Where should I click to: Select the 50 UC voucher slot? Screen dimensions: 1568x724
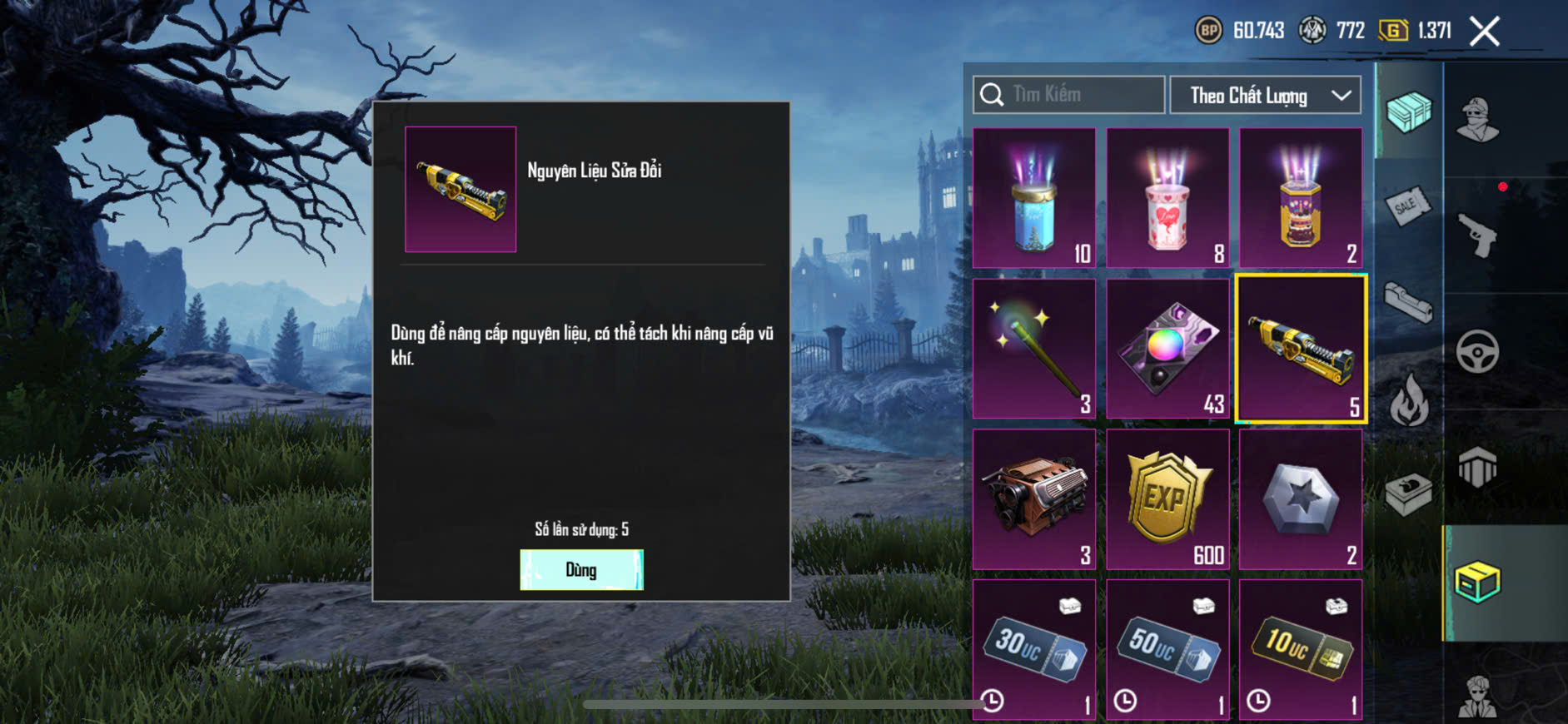click(x=1167, y=649)
